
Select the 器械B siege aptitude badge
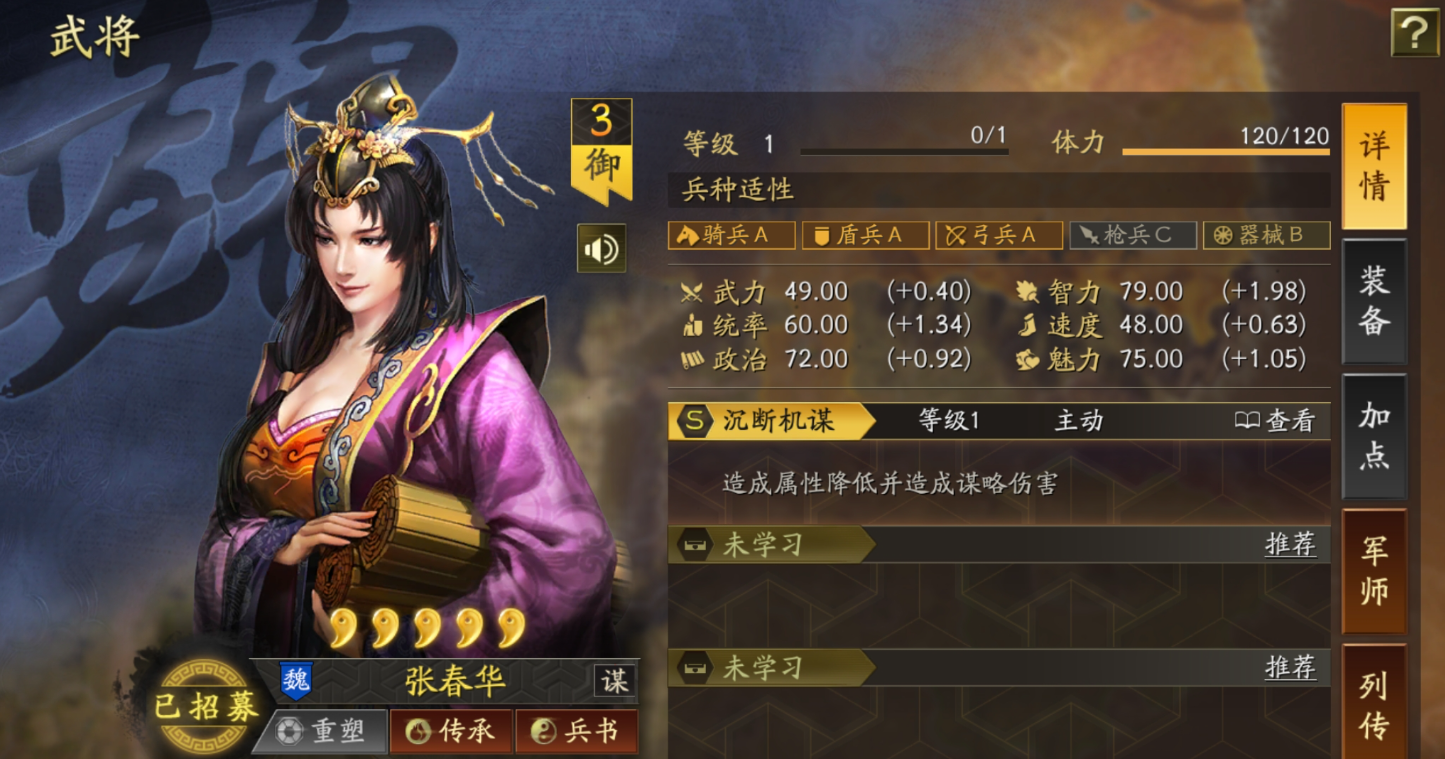pyautogui.click(x=1267, y=235)
